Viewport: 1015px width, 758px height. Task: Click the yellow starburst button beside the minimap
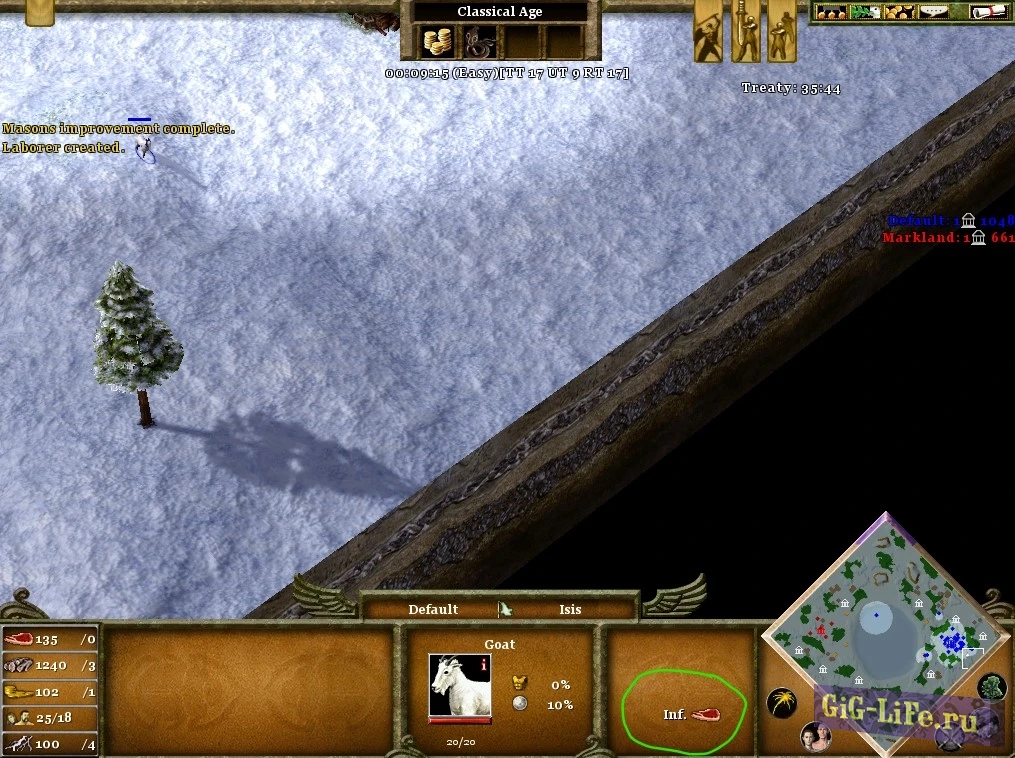click(782, 703)
